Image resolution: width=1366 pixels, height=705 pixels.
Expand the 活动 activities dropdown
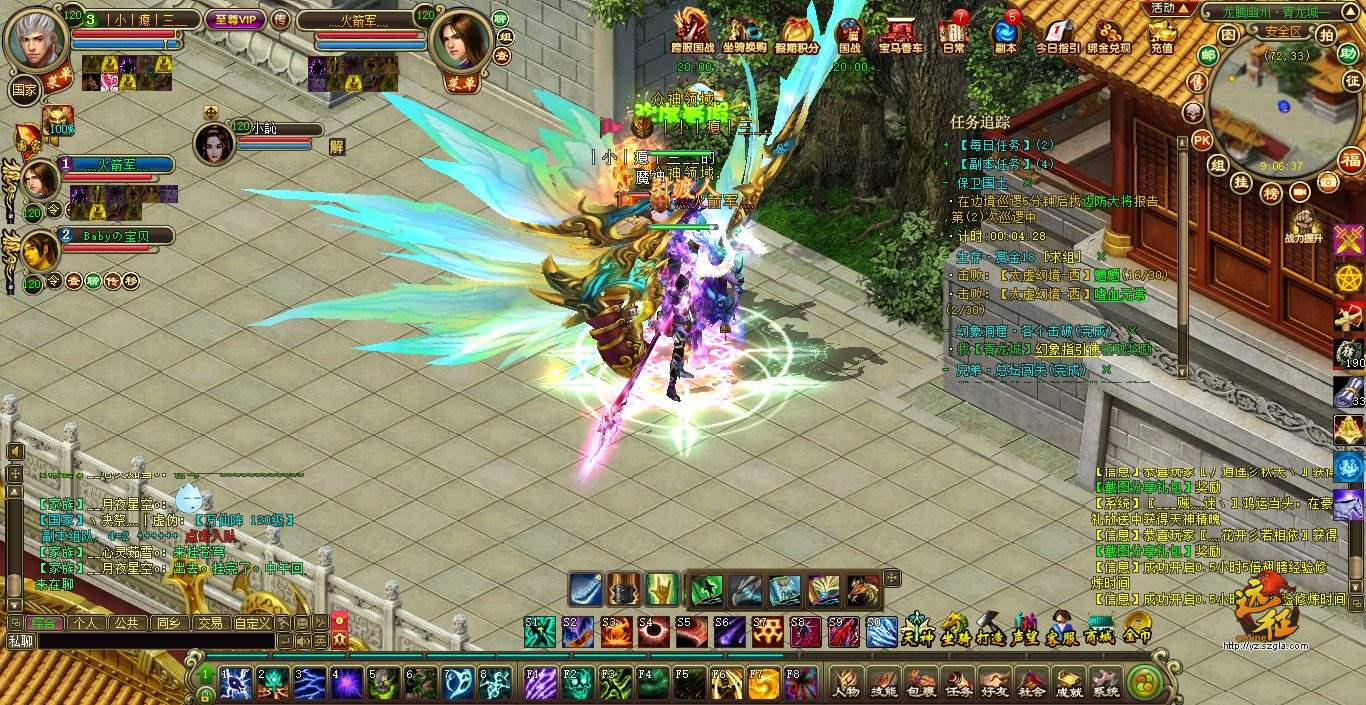1171,8
